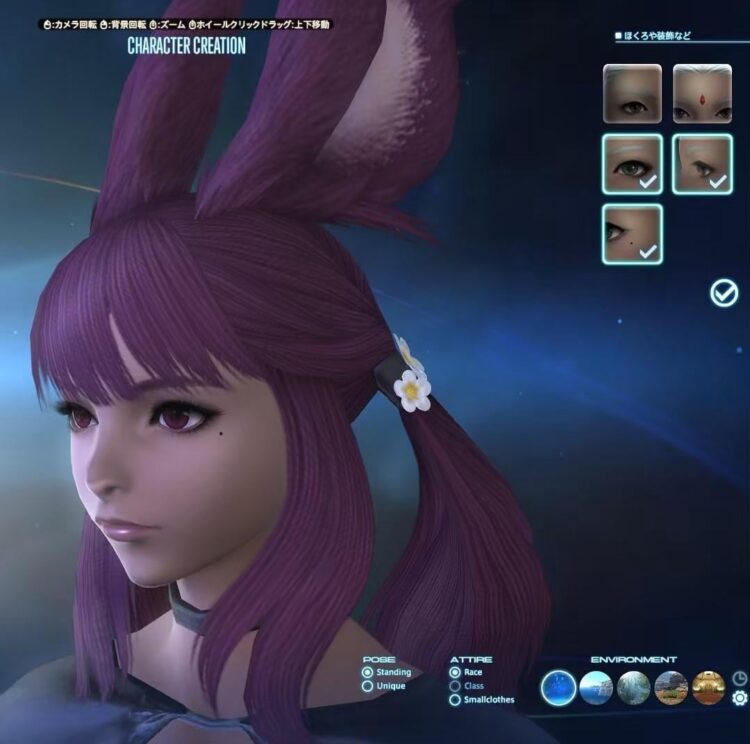
Task: Select the starry blue space environment
Action: coord(559,687)
